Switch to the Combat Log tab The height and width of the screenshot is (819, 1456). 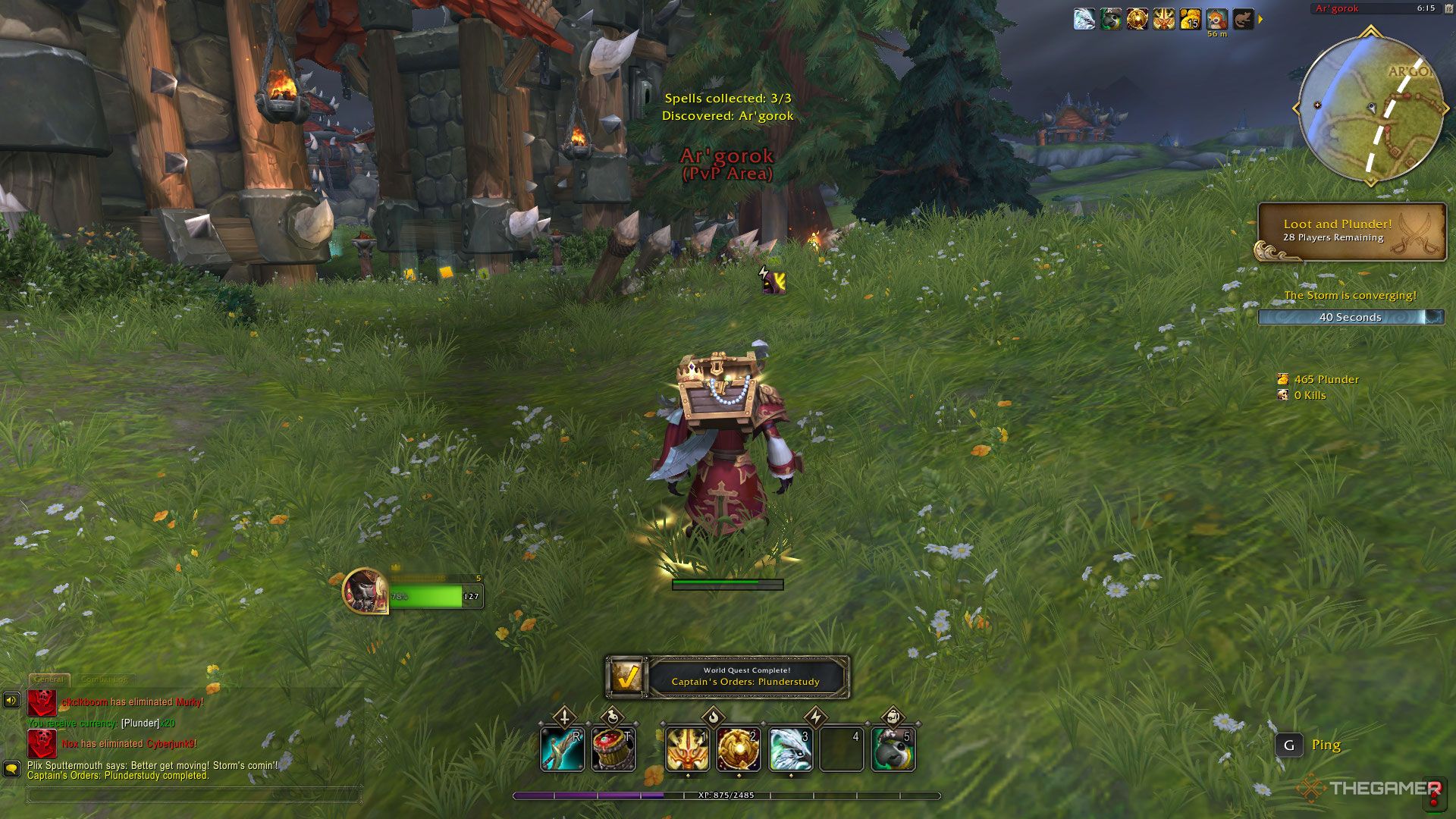tap(105, 679)
